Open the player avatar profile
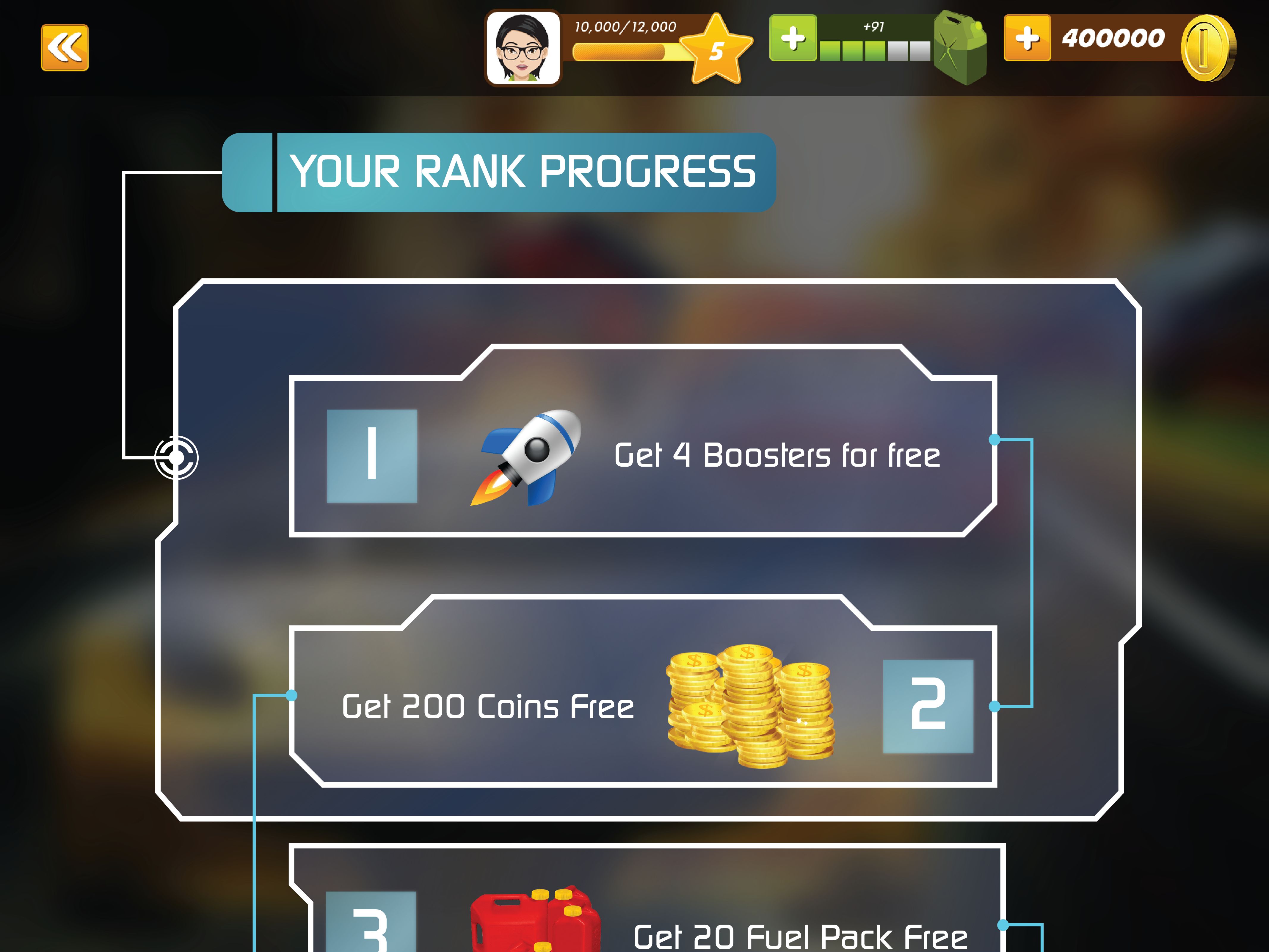The image size is (1269, 952). [523, 48]
